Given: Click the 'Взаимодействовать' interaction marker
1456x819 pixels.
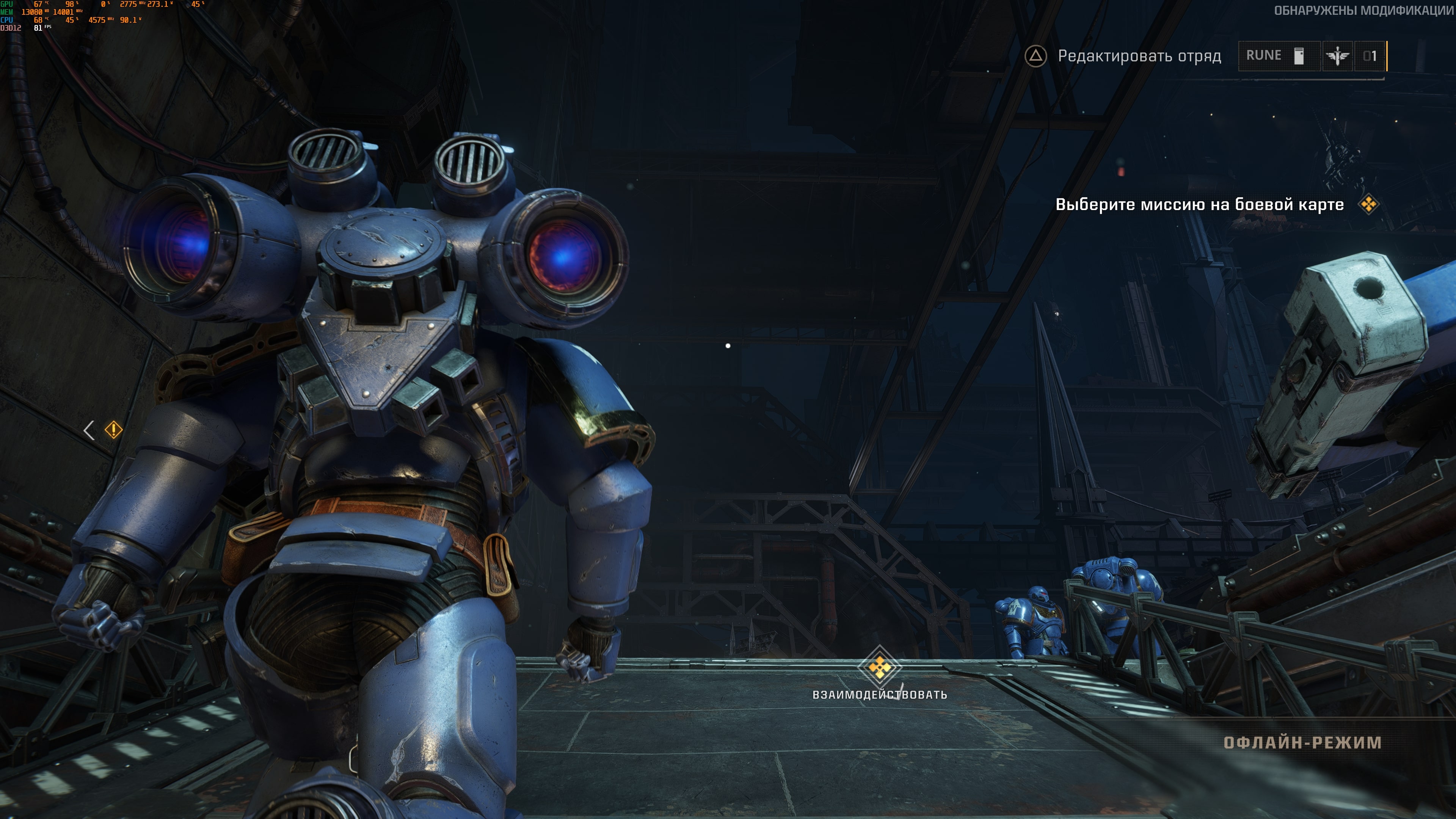Looking at the screenshot, I should 880,668.
